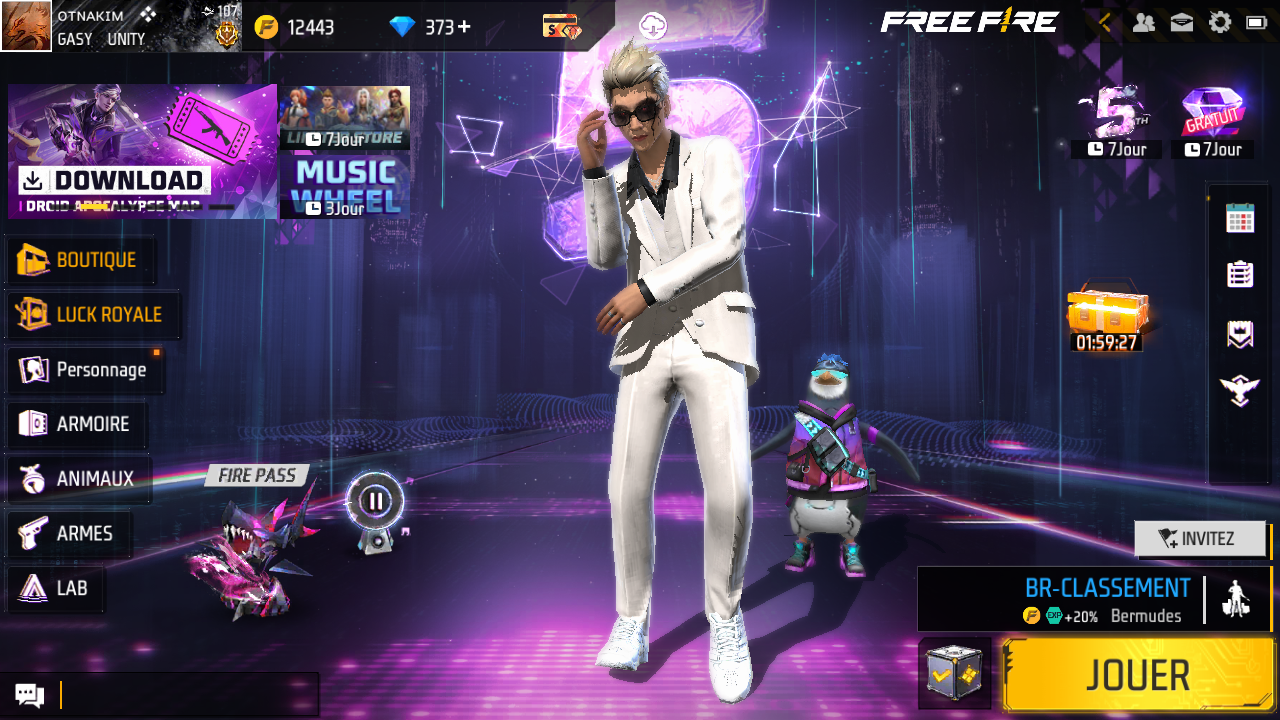Open the mail envelope icon

point(1181,22)
